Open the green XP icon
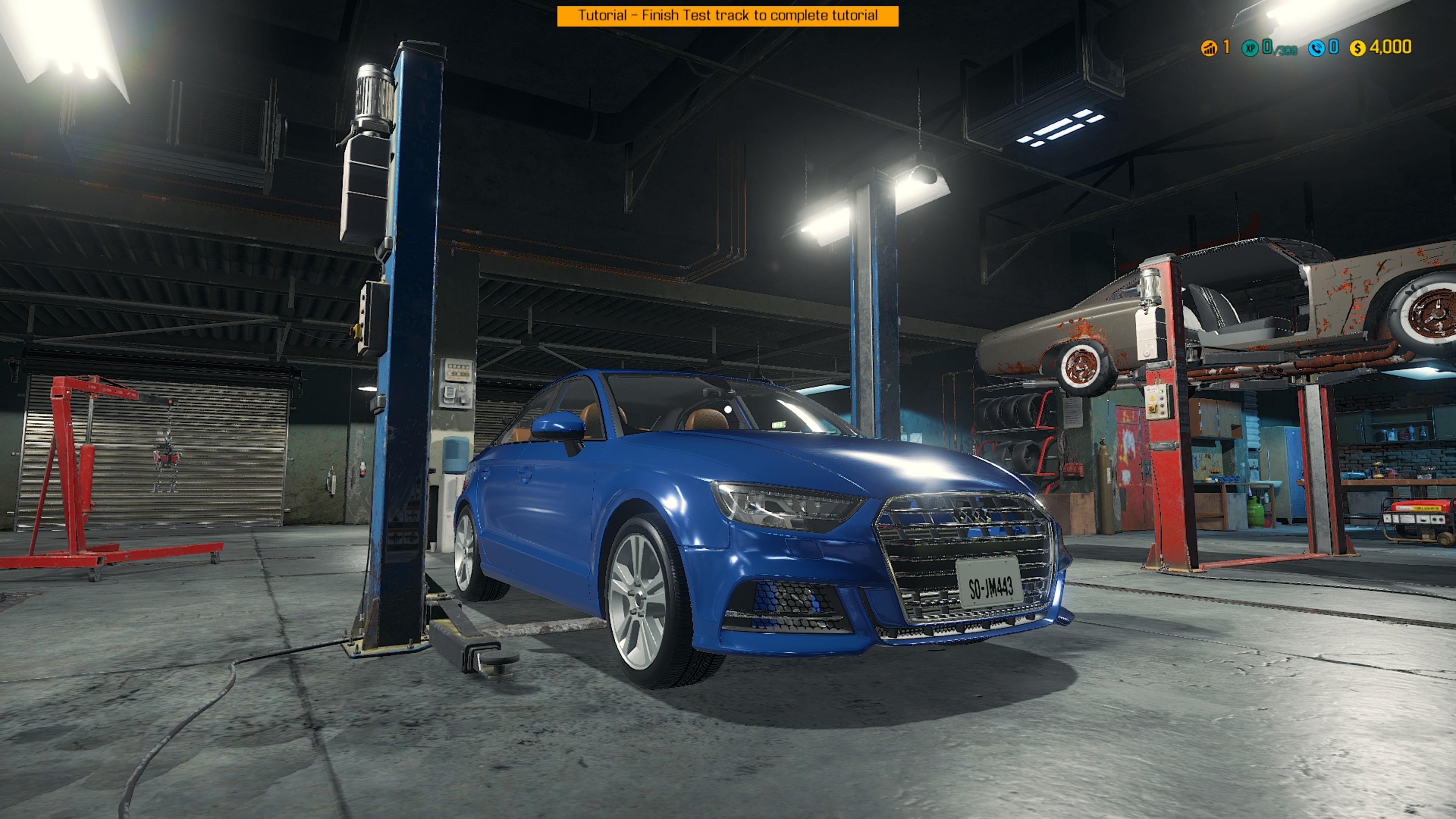 click(1250, 49)
